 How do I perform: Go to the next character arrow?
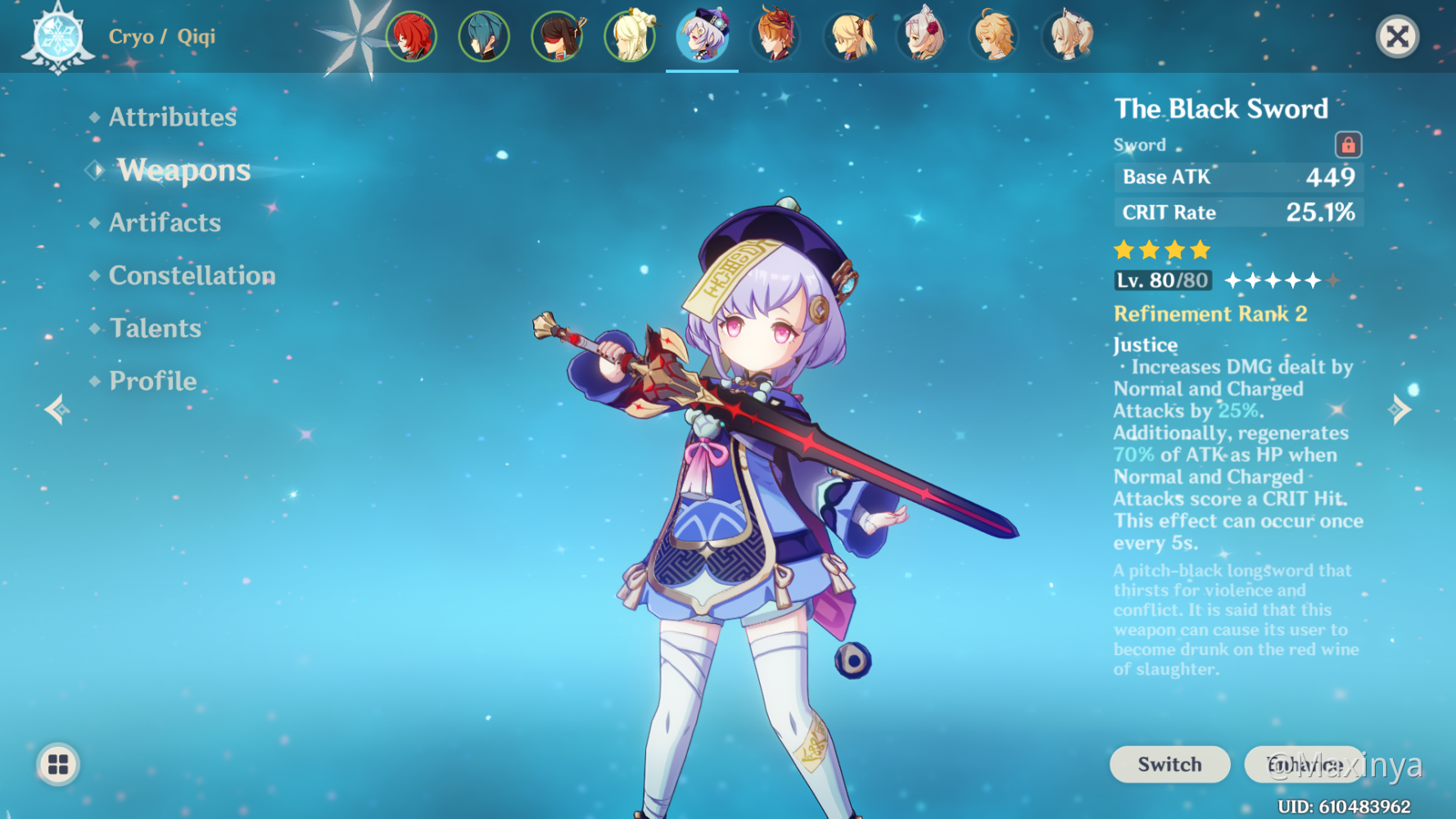[1401, 409]
